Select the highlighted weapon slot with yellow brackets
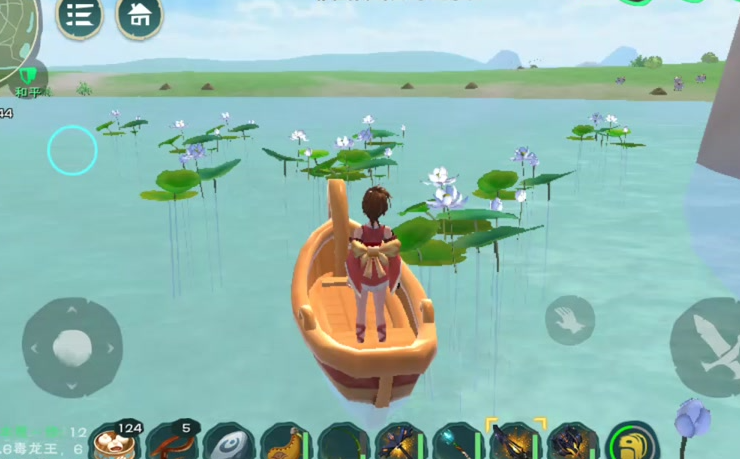This screenshot has width=740, height=459. [516, 441]
